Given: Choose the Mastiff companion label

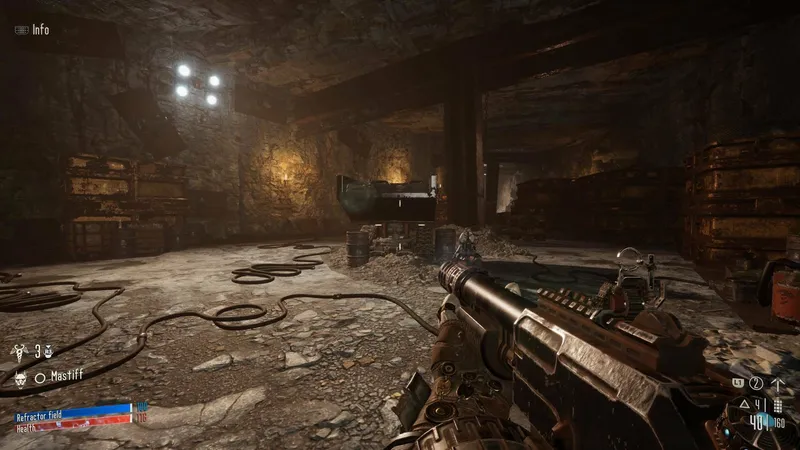Looking at the screenshot, I should click(68, 377).
